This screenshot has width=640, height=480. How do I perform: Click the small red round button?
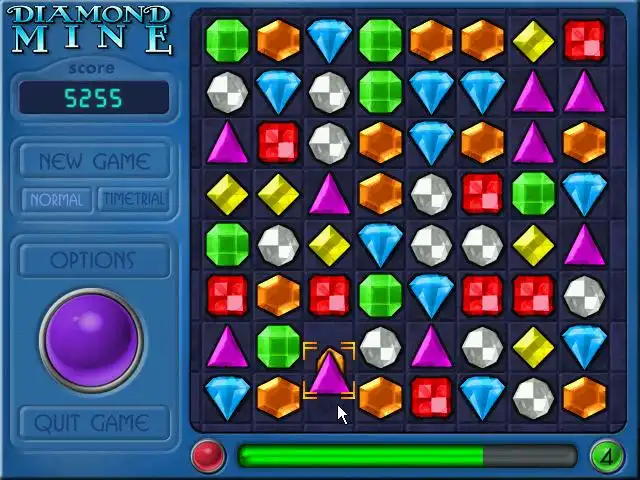(x=208, y=456)
